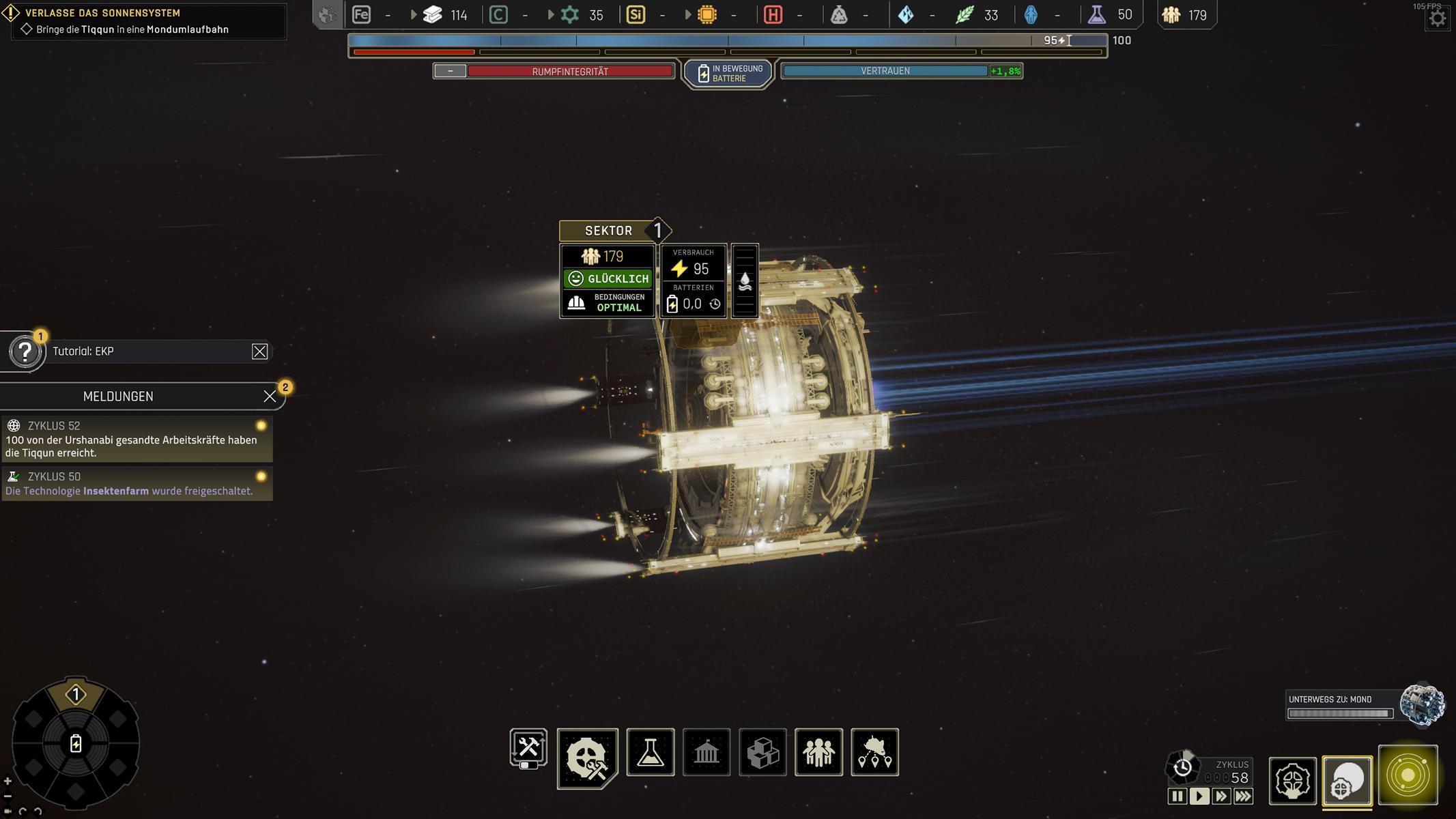Set game speed to normal play
The width and height of the screenshot is (1456, 819).
tap(1199, 796)
